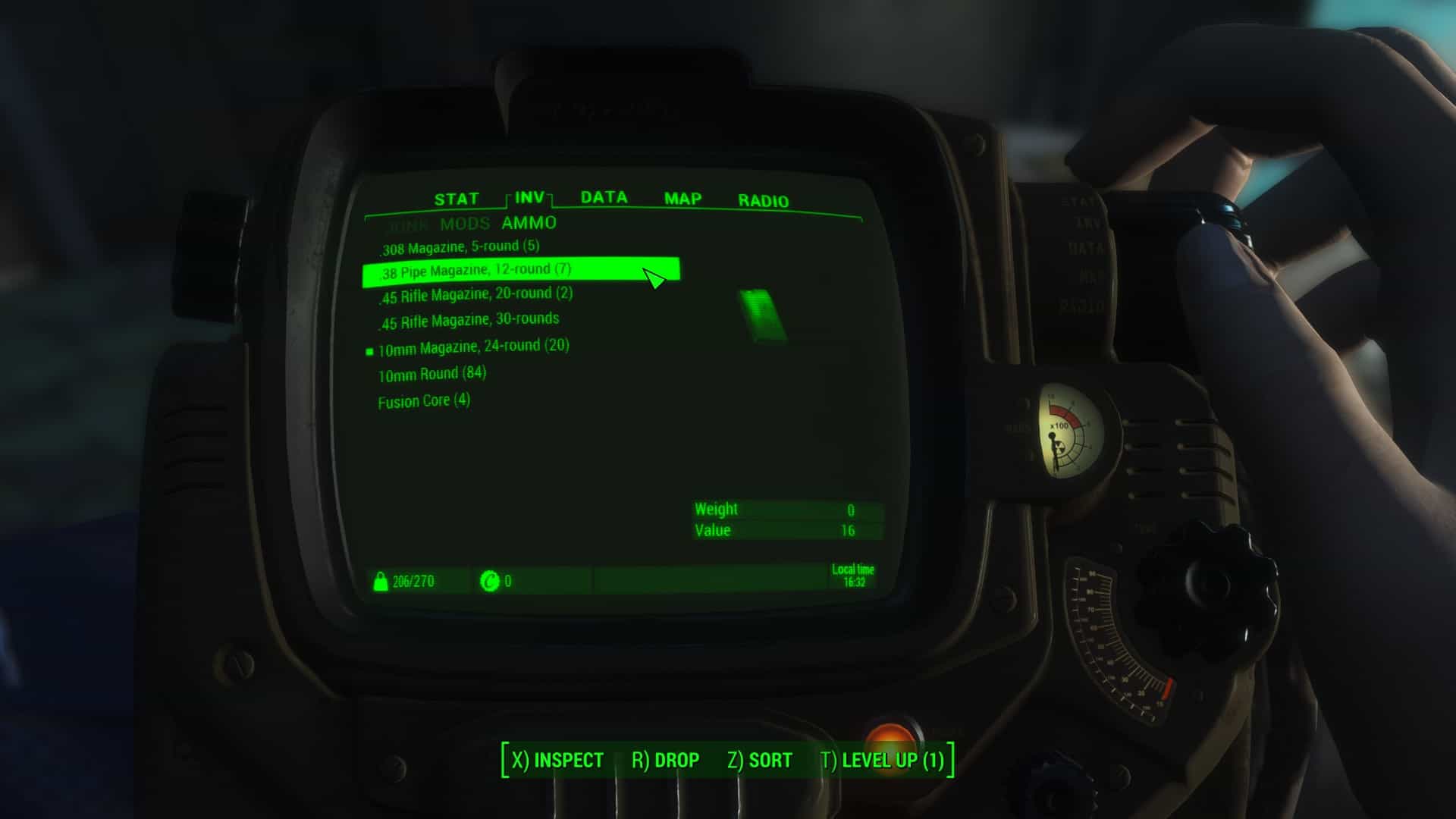Screen dimensions: 1456x819
Task: Select the 10mm Magazine, 24-round entry
Action: pyautogui.click(x=473, y=347)
